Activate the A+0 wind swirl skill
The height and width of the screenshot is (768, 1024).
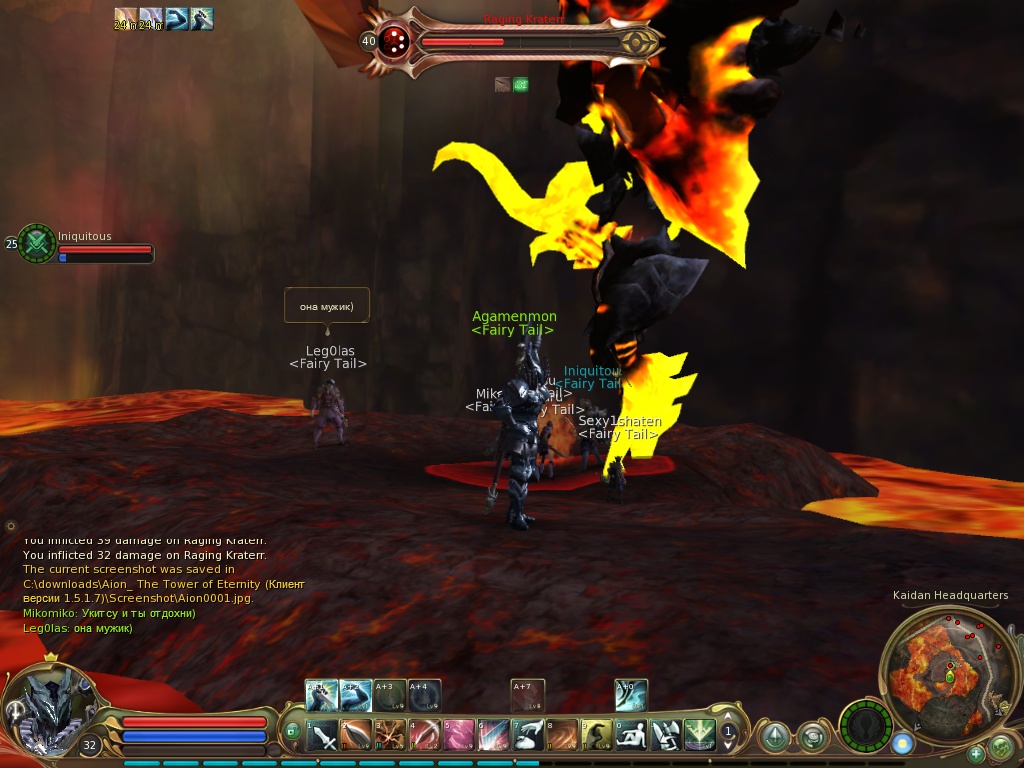coord(631,696)
